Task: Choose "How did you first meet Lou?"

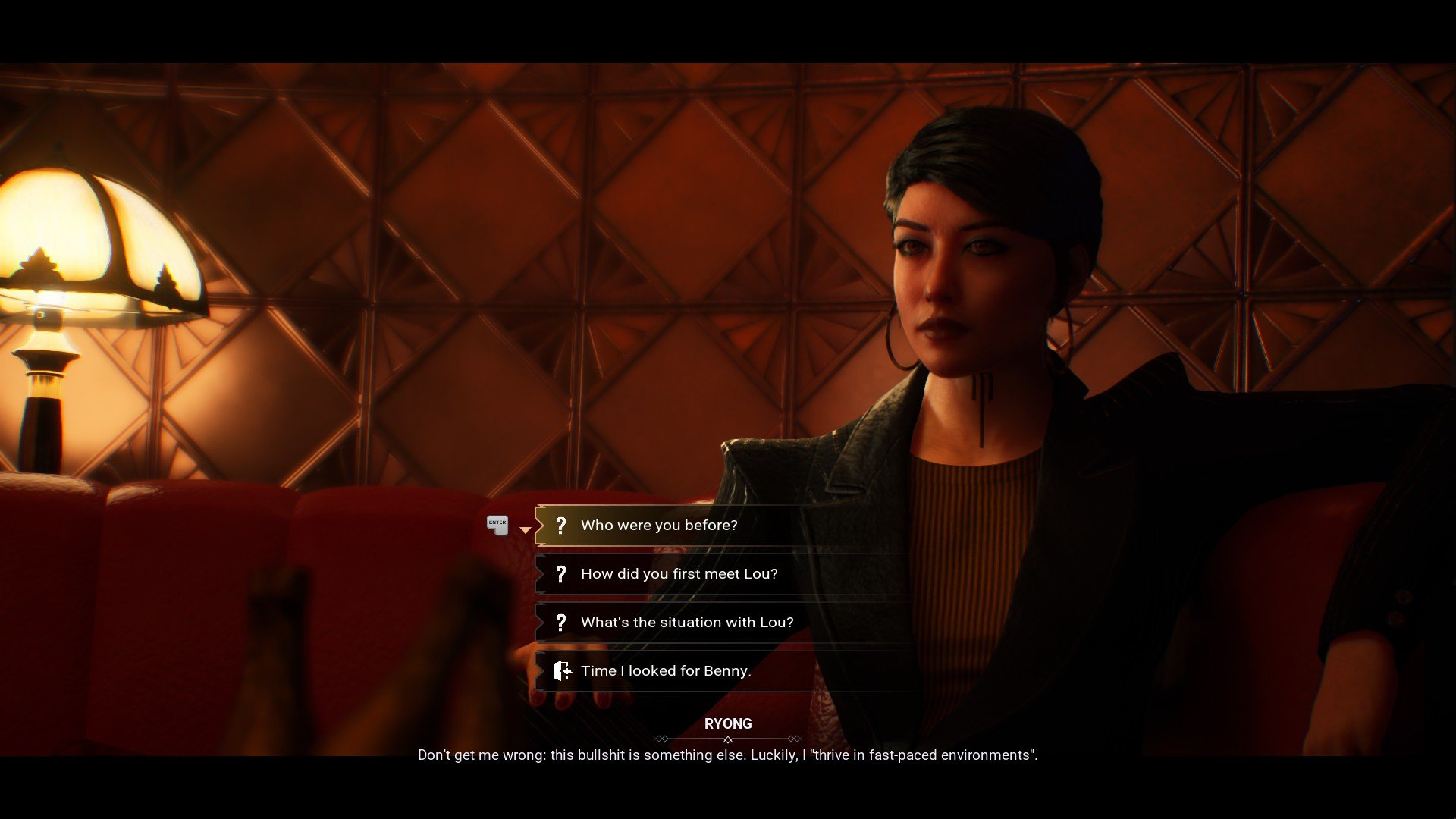Action: (679, 574)
